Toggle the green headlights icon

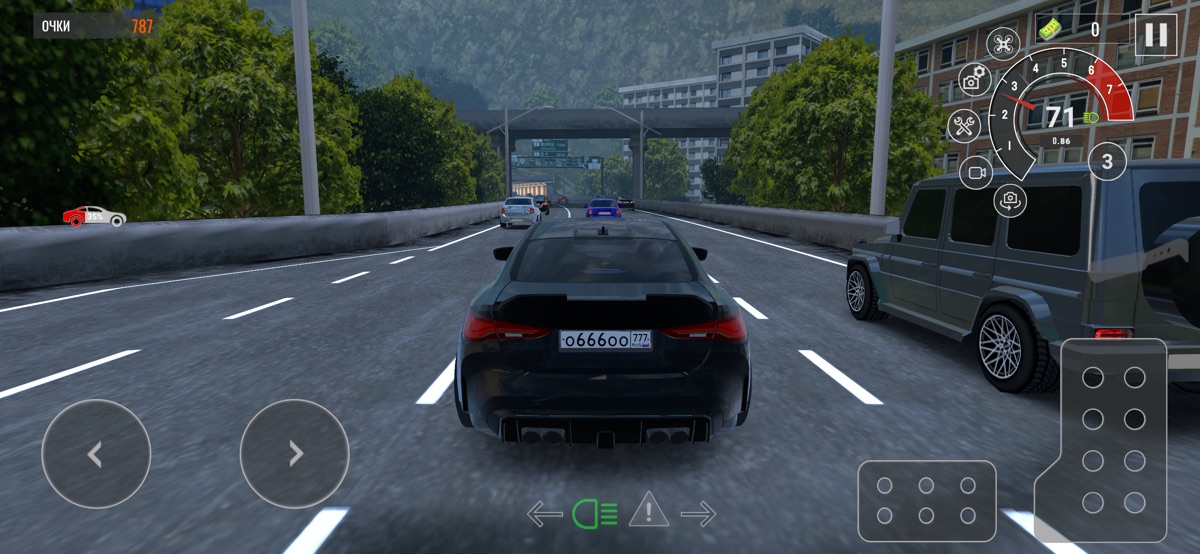pyautogui.click(x=595, y=514)
